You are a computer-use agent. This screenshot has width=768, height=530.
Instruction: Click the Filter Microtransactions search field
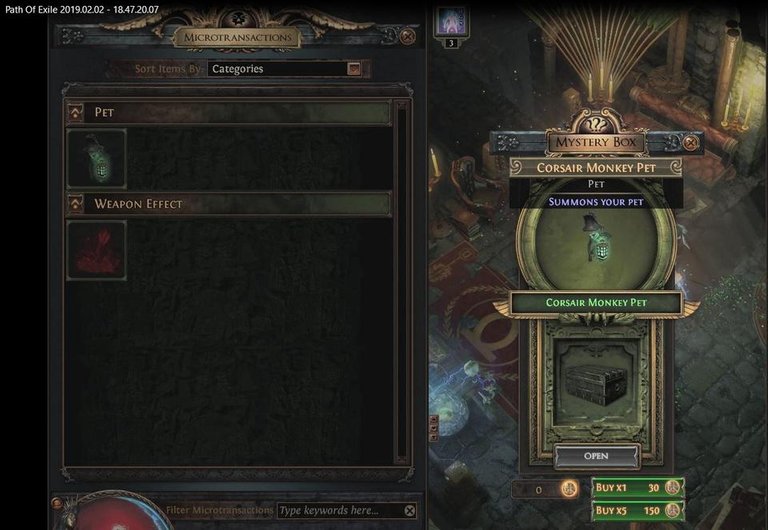coord(338,510)
